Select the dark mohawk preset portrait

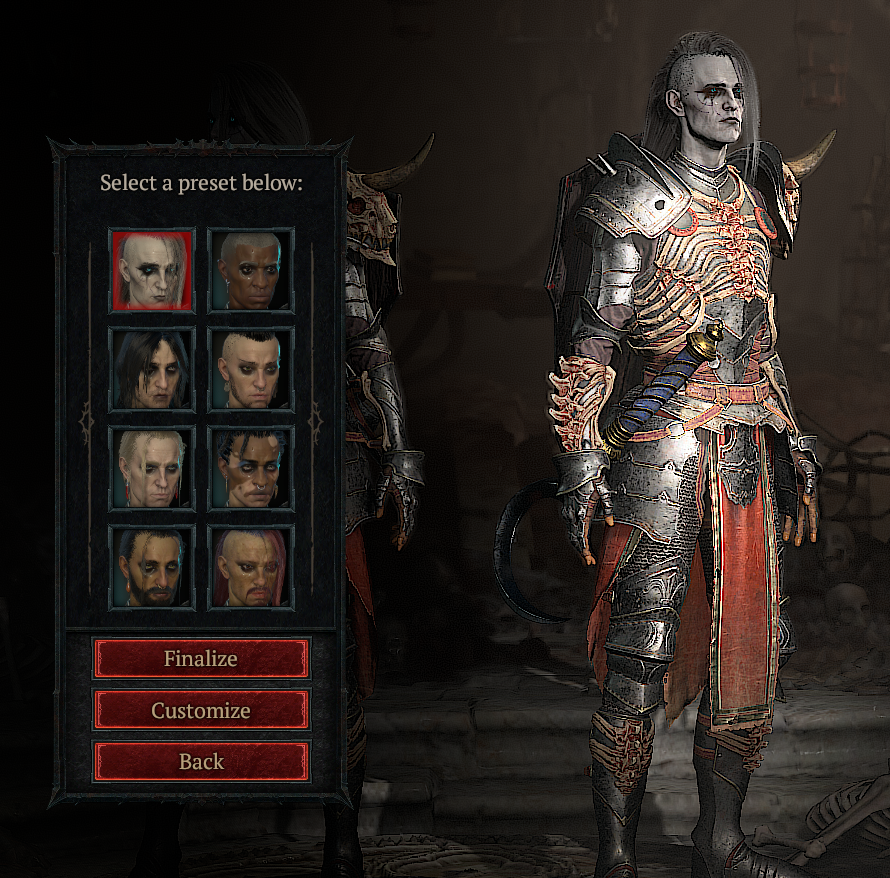251,369
